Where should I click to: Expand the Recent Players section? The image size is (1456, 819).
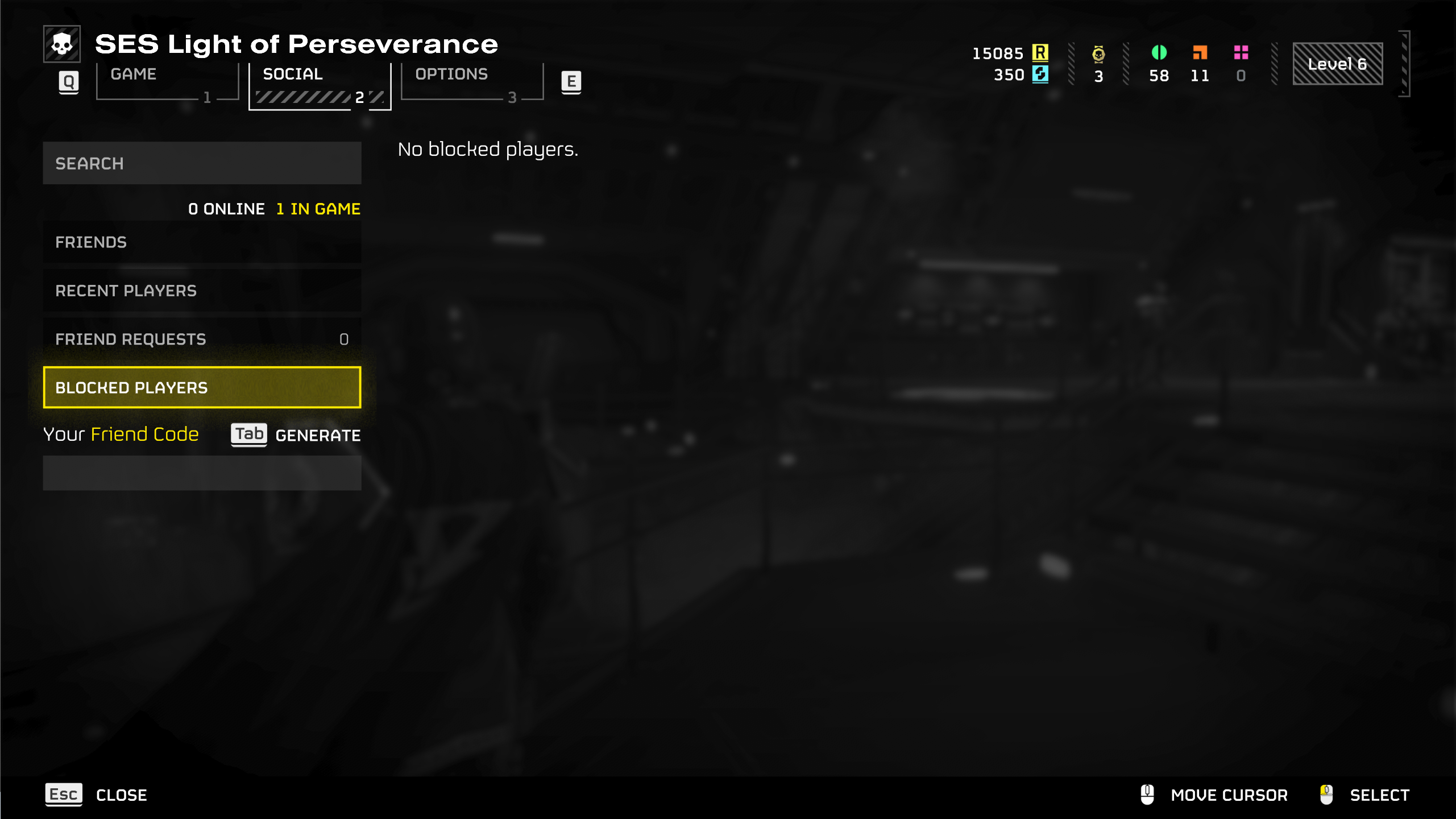click(202, 290)
